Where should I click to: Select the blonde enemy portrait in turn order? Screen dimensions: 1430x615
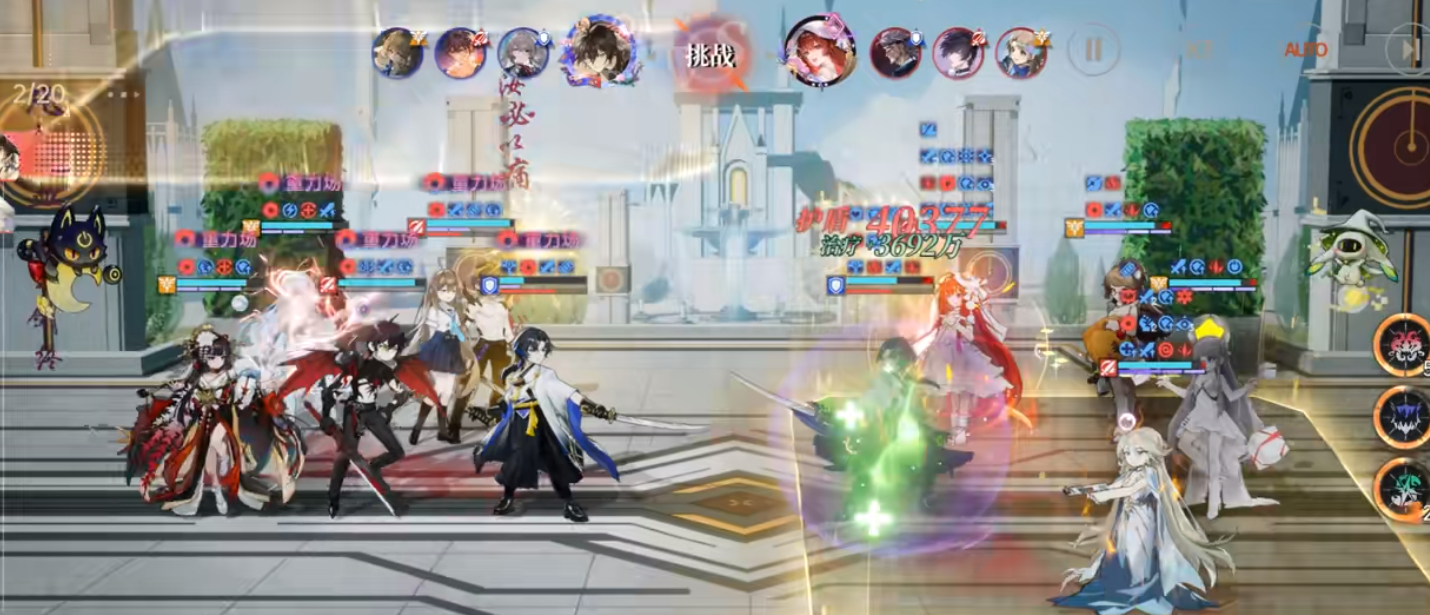coord(1021,52)
